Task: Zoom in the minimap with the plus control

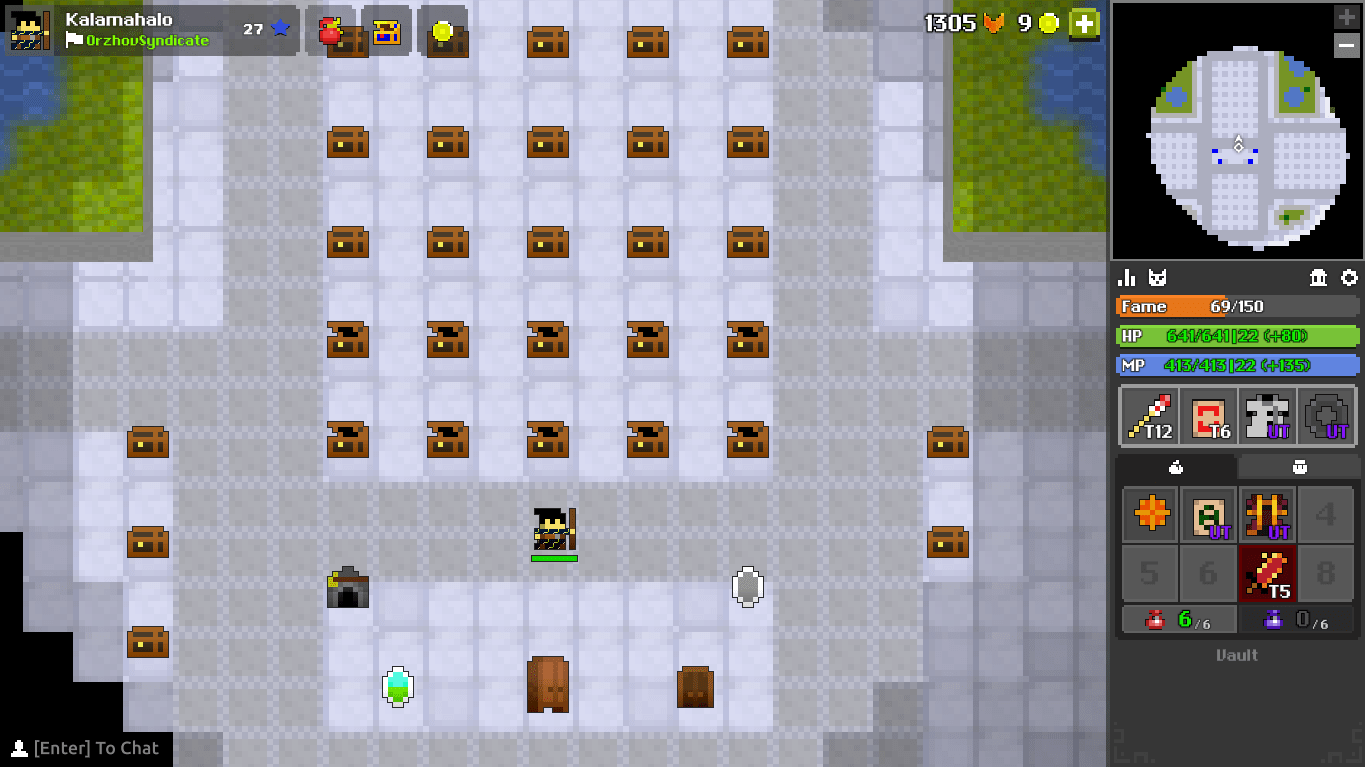Action: click(1345, 16)
